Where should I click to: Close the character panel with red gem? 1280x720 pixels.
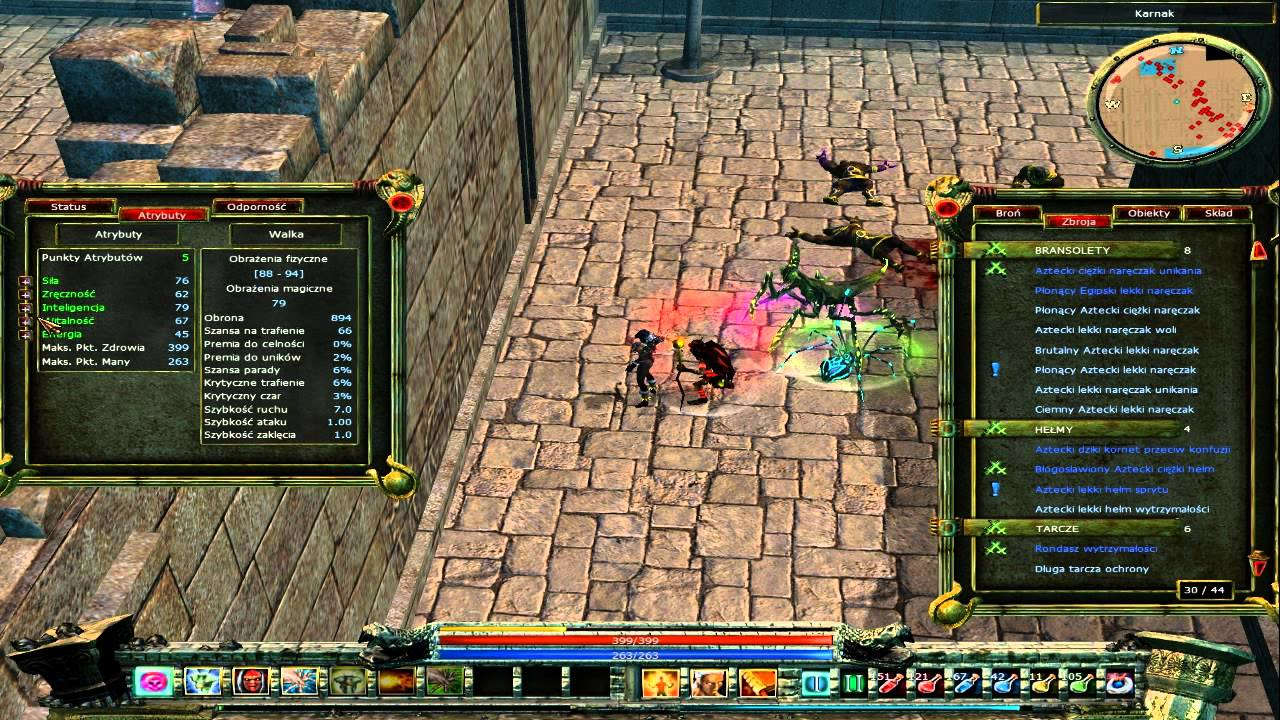point(402,203)
